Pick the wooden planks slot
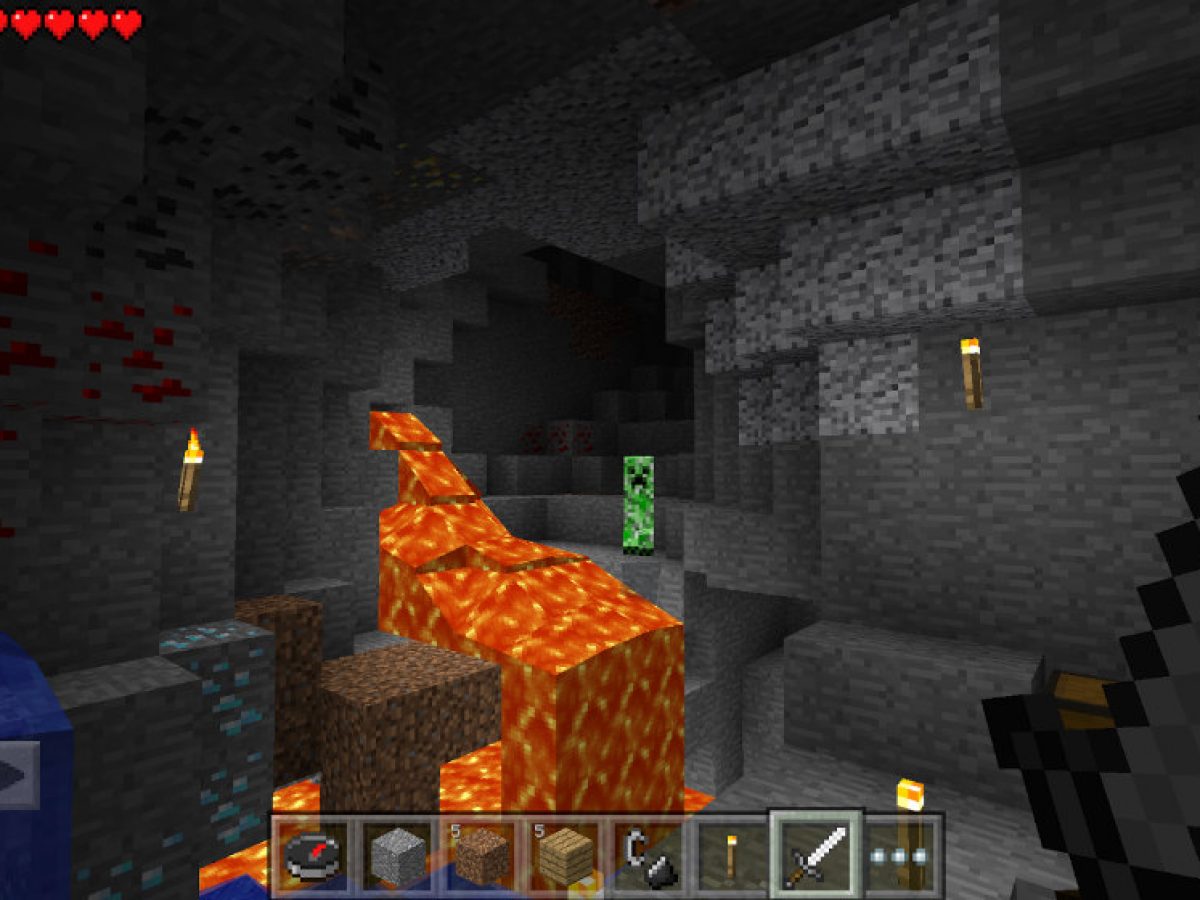This screenshot has width=1200, height=900. [x=566, y=855]
